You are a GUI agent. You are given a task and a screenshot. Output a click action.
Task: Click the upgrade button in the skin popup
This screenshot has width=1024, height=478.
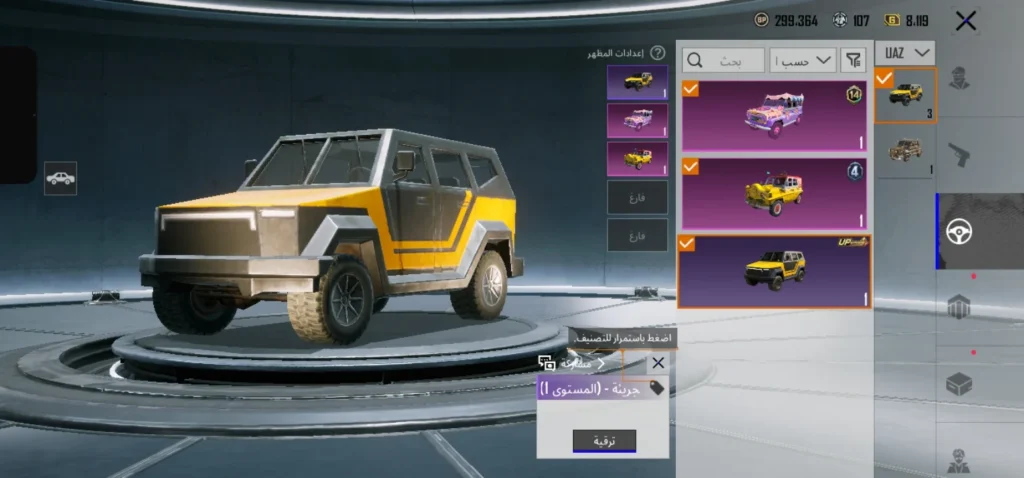tap(604, 441)
